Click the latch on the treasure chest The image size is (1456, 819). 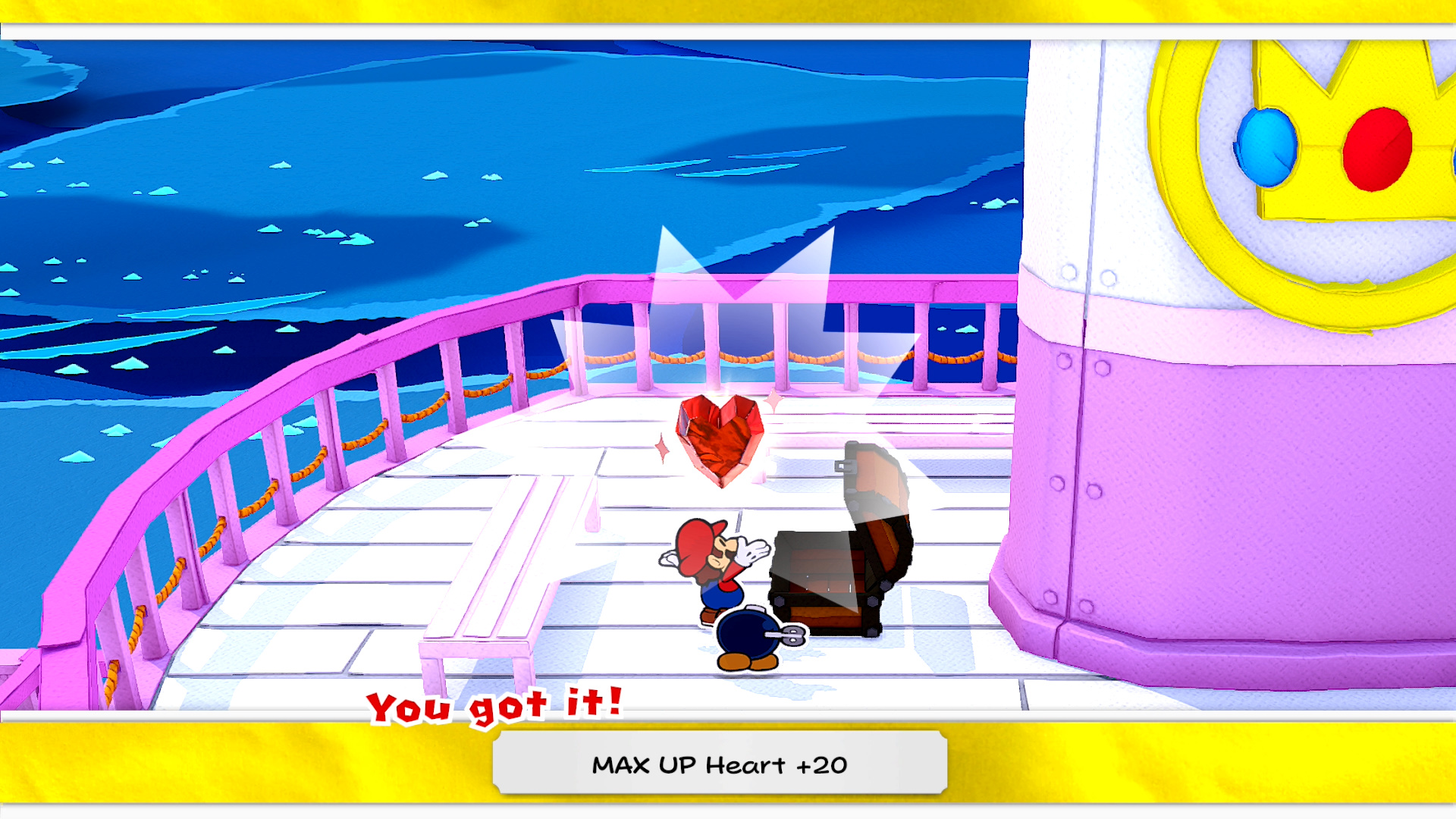coord(846,464)
